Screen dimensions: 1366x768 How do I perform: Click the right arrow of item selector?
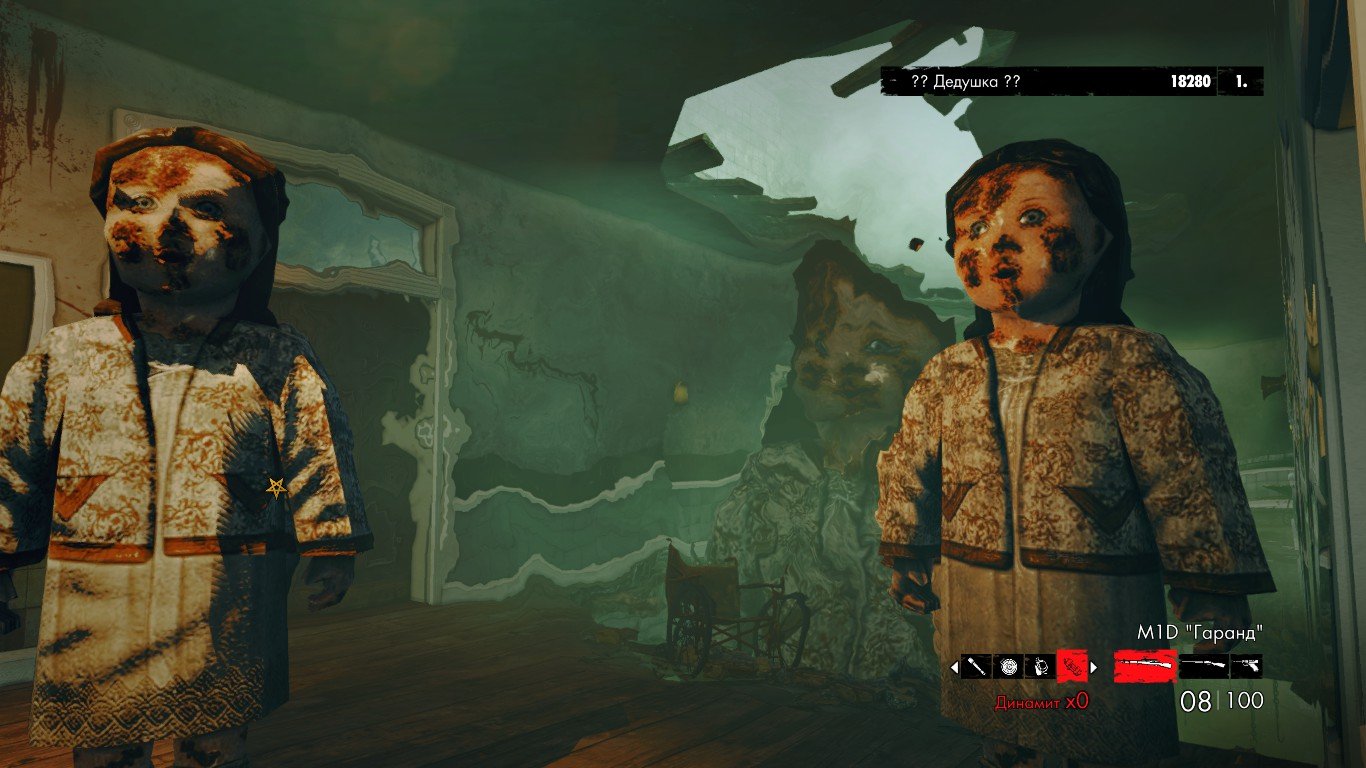(1093, 667)
